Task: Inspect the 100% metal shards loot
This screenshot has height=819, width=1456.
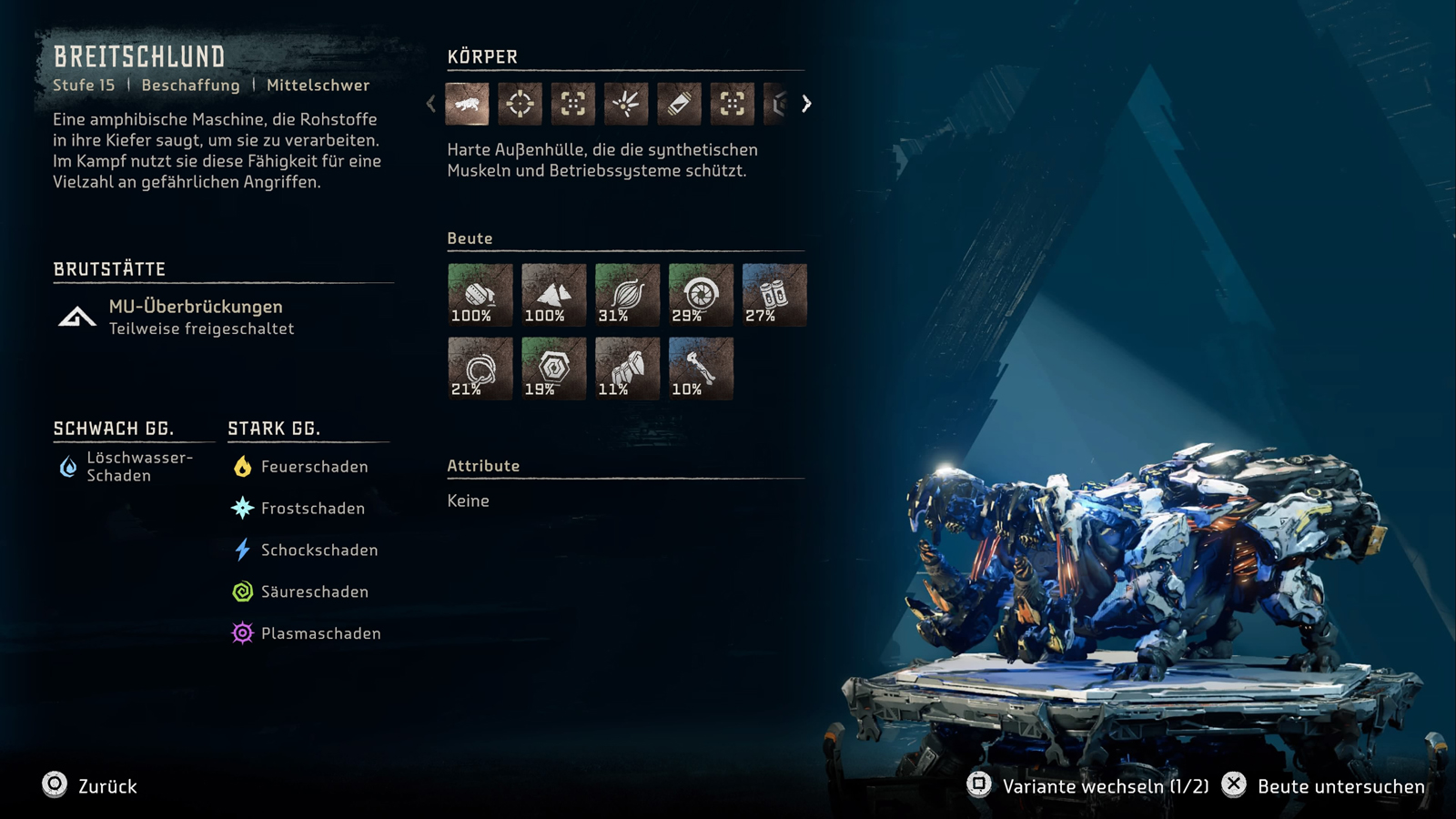Action: pos(553,295)
